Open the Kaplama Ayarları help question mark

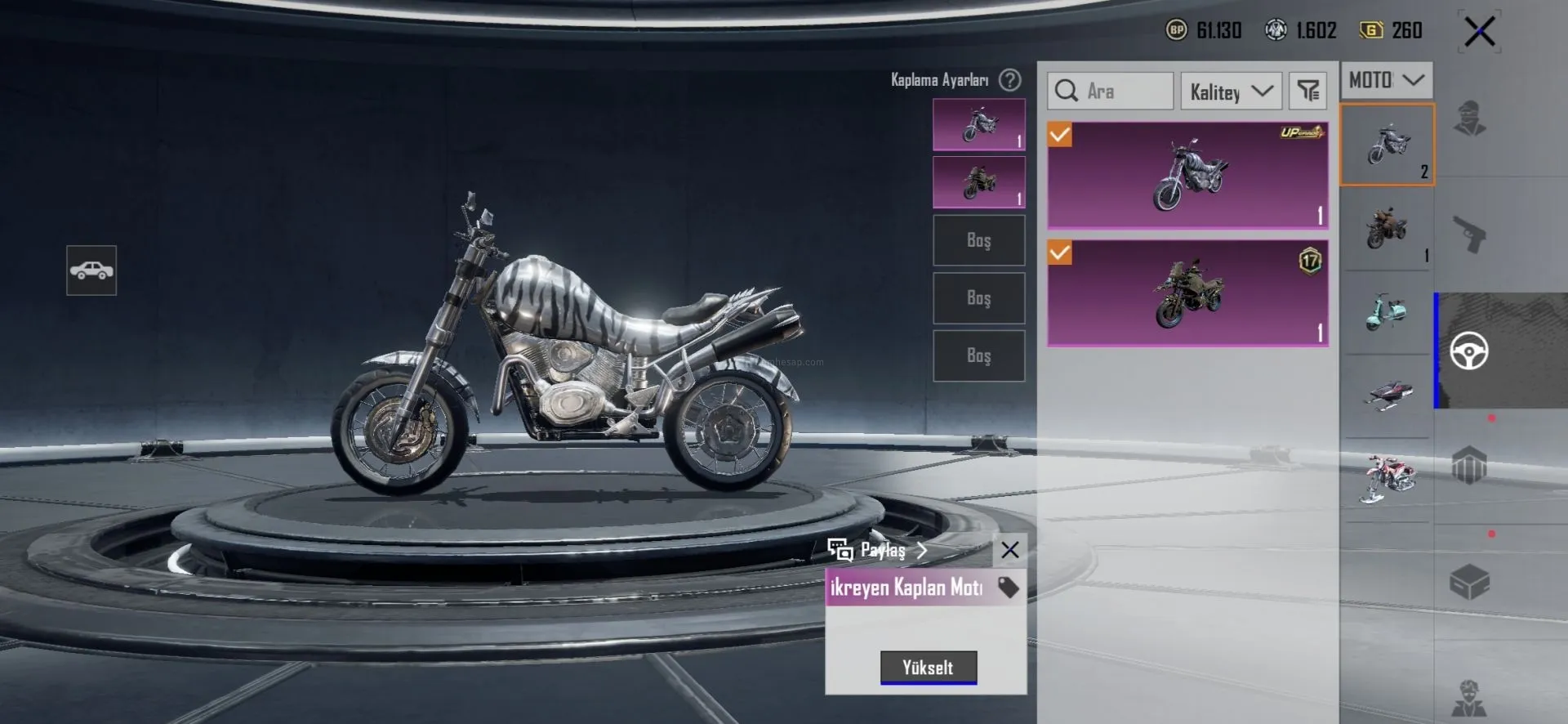click(x=1010, y=80)
